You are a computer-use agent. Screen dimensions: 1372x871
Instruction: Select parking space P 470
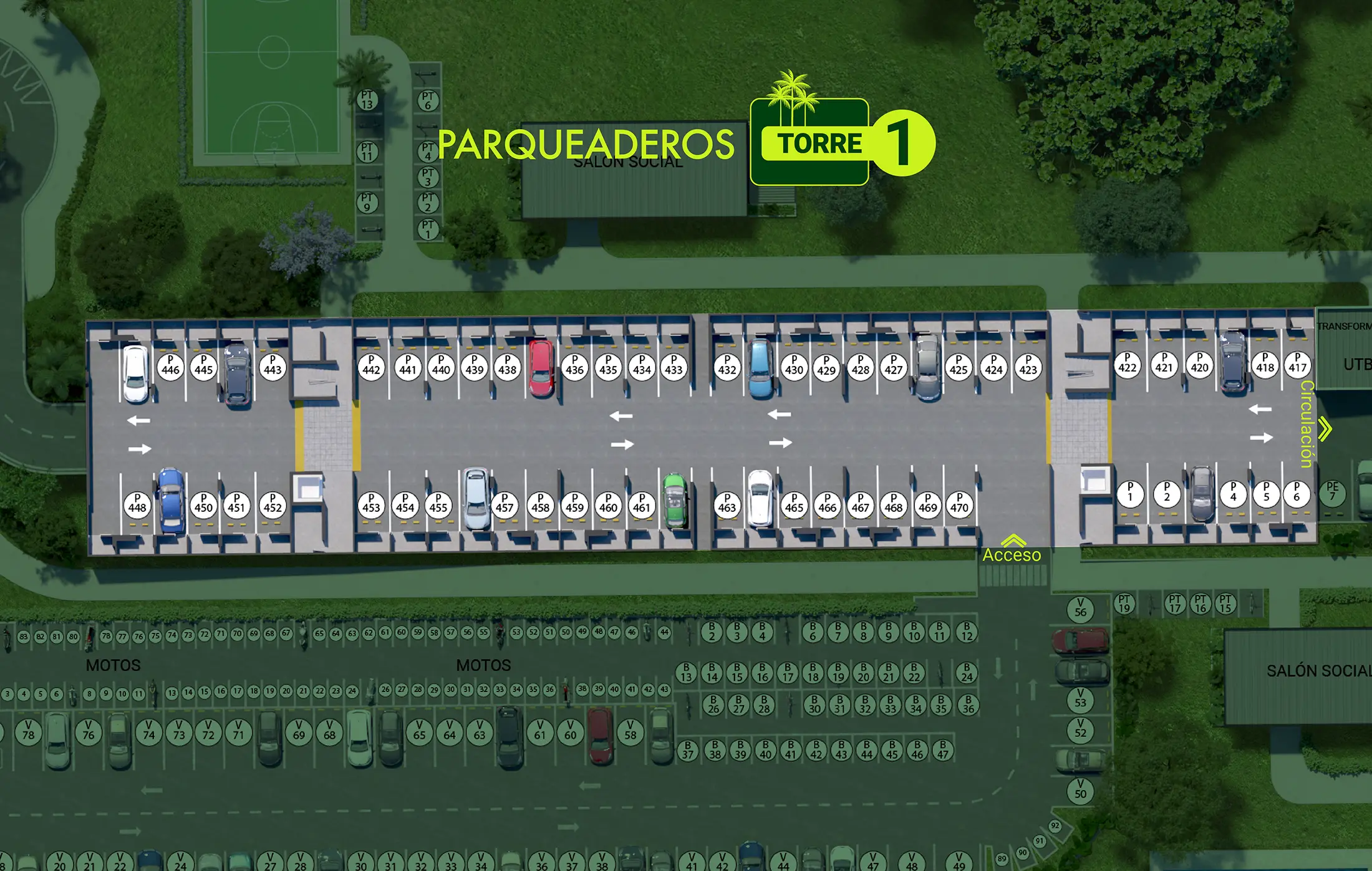pos(959,504)
